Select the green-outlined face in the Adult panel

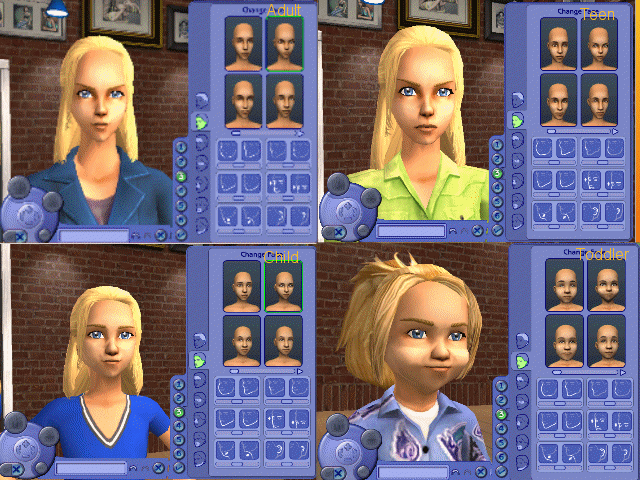coord(284,44)
